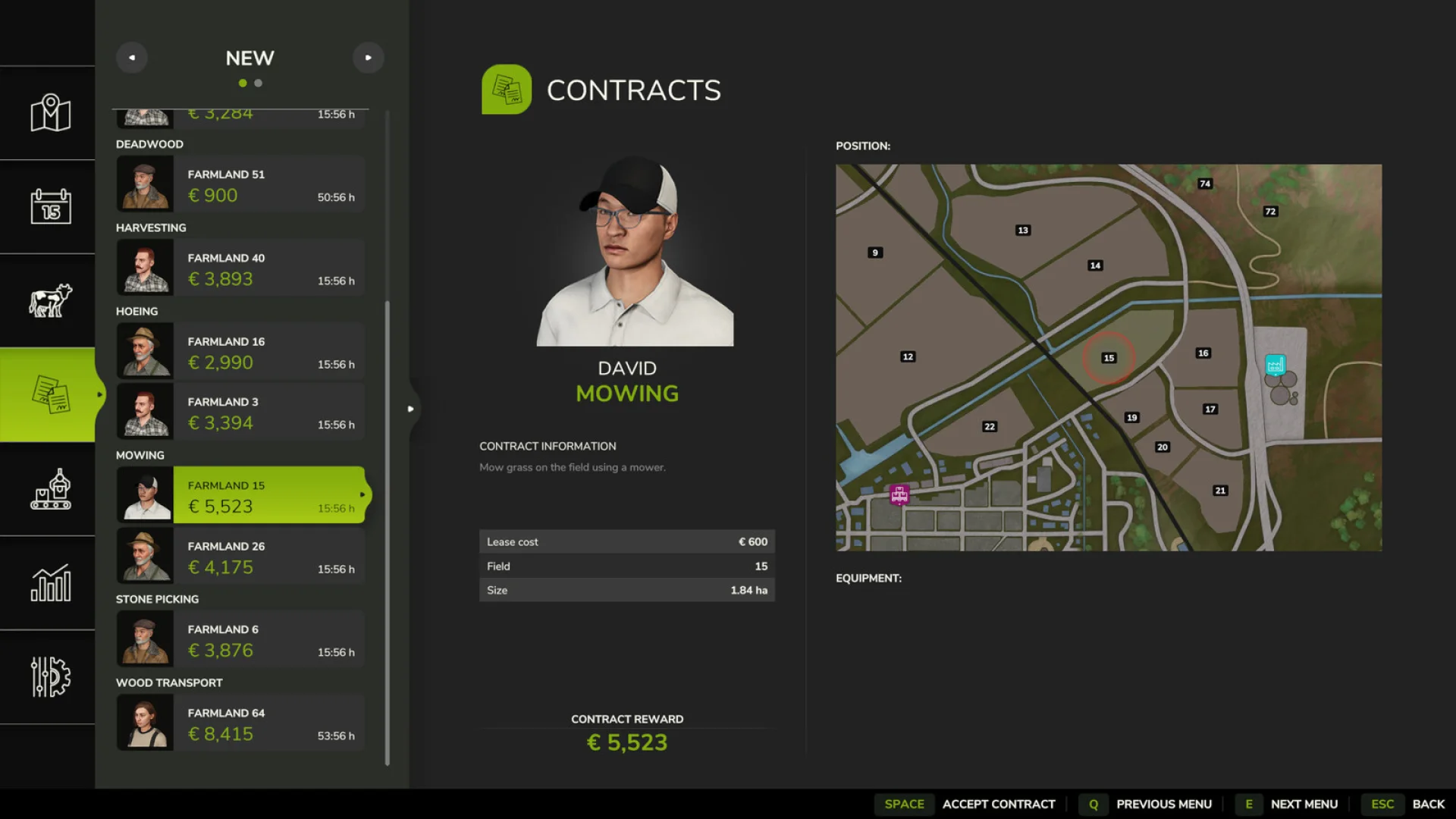Click the left arrow beside NEW
This screenshot has width=1456, height=819.
pyautogui.click(x=132, y=57)
